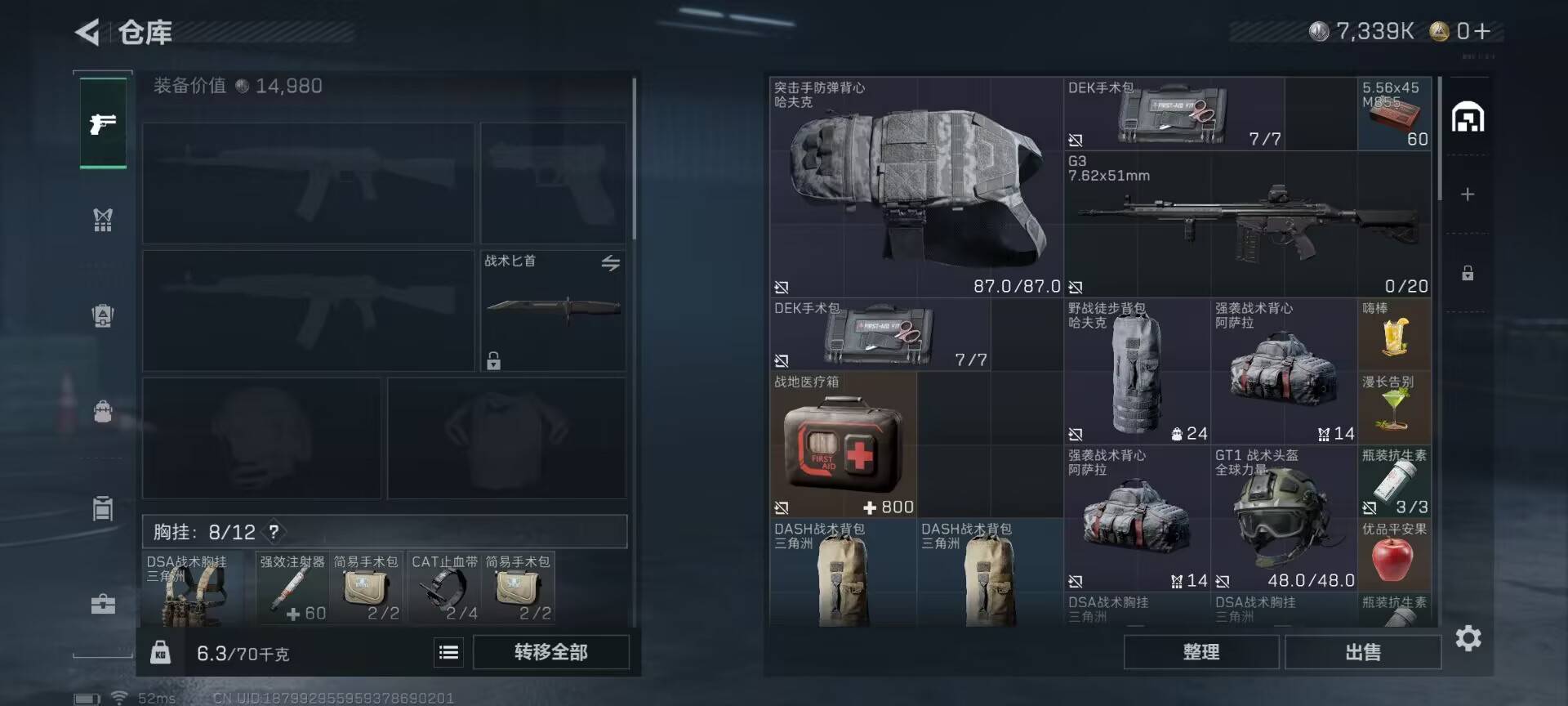Choose the 5.56x45 M855 ammo box
Image resolution: width=1568 pixels, height=706 pixels.
tap(1394, 114)
